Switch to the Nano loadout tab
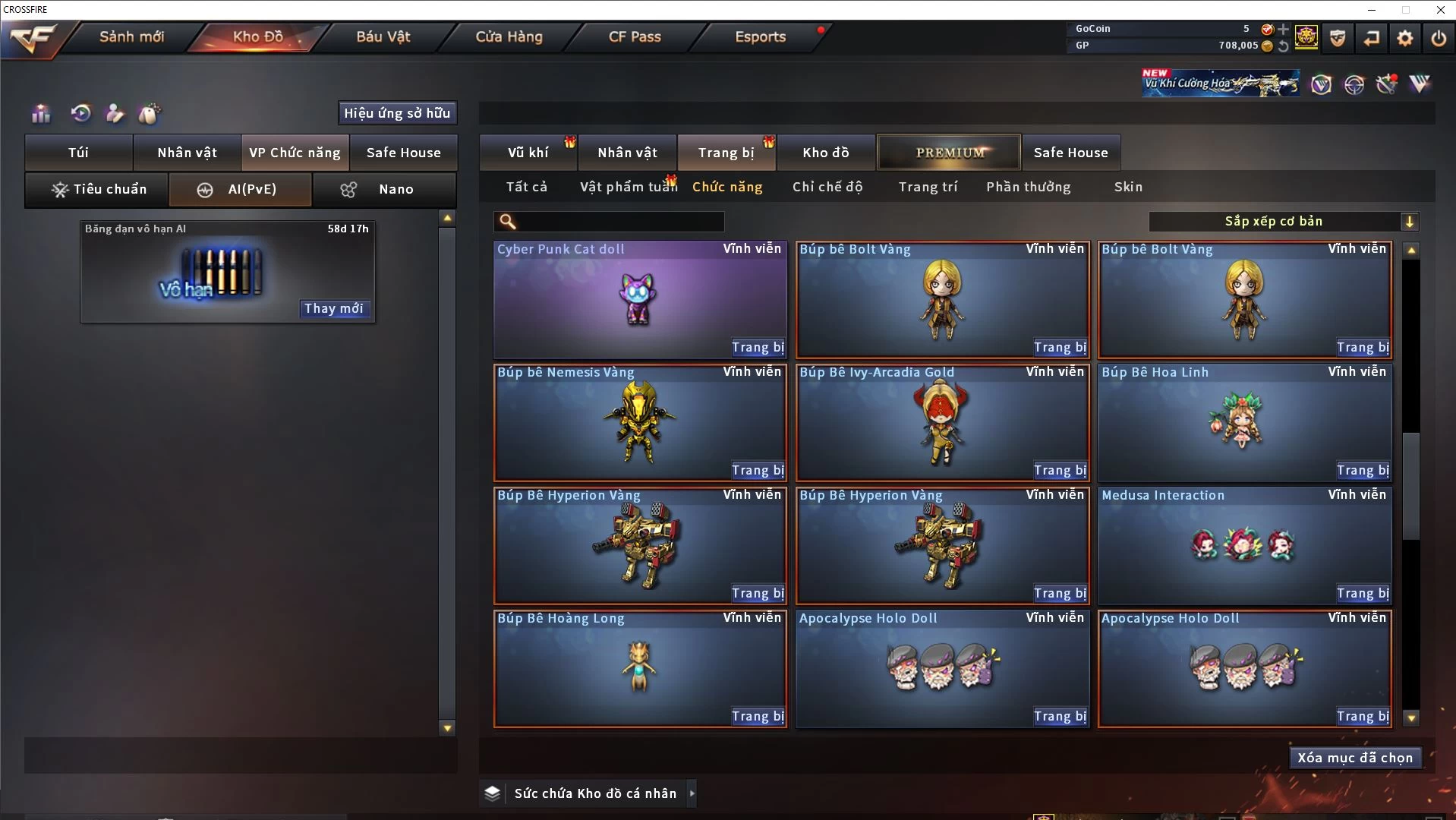Screen dimensions: 1456x820 coord(385,189)
